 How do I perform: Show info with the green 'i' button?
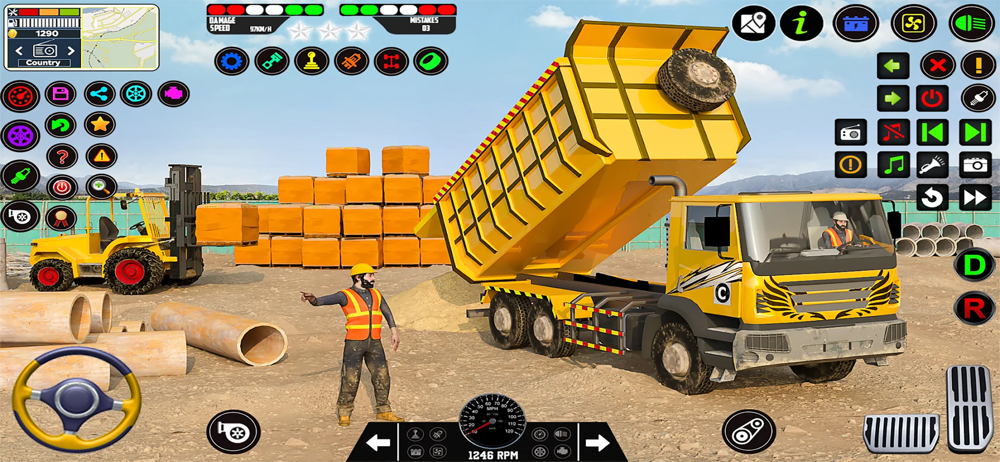coord(801,23)
